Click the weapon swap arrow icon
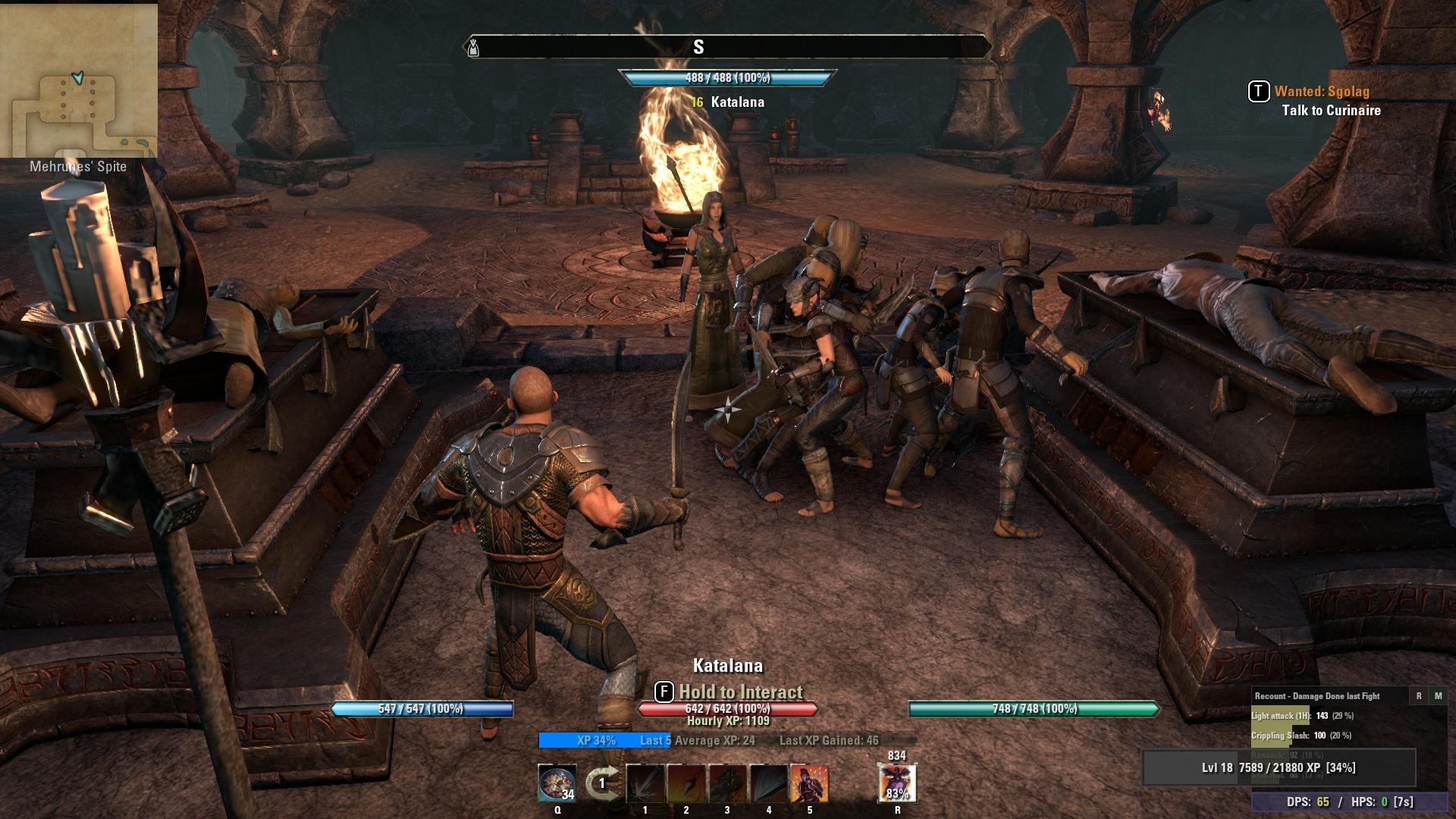1456x819 pixels. [601, 783]
